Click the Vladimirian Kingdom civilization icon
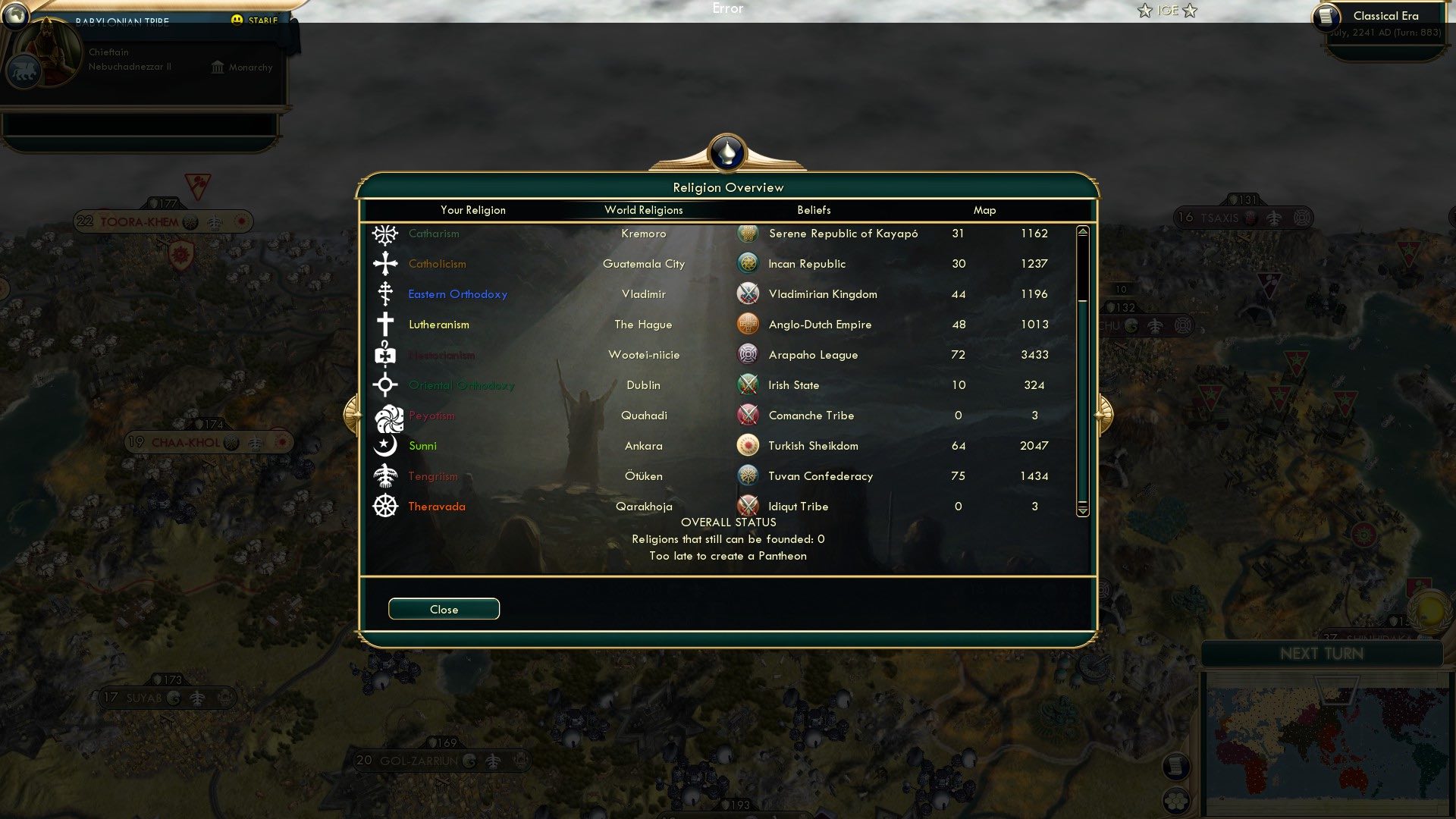This screenshot has width=1456, height=819. [x=748, y=293]
